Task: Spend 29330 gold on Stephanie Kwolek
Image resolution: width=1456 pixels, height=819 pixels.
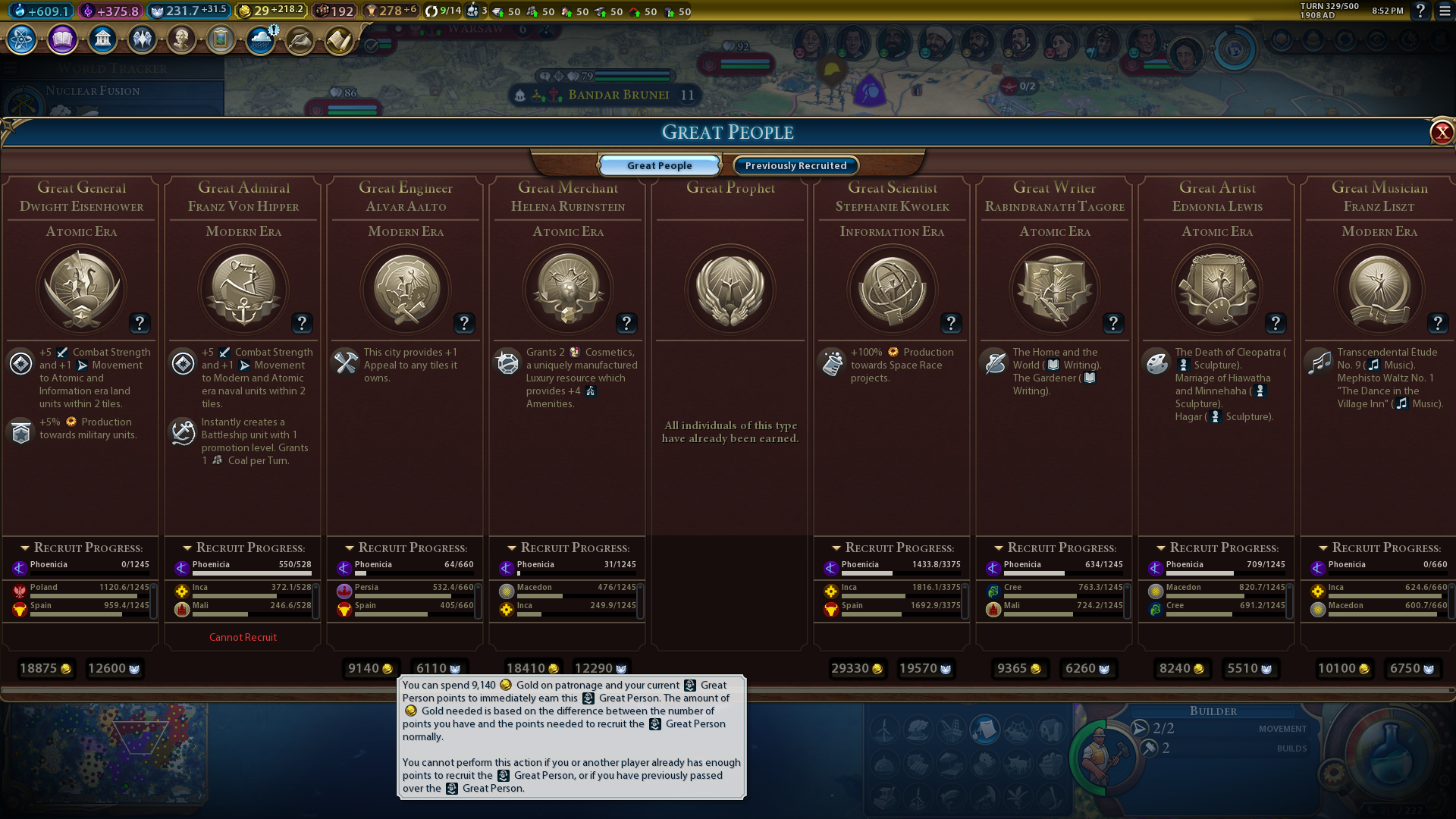Action: [857, 668]
